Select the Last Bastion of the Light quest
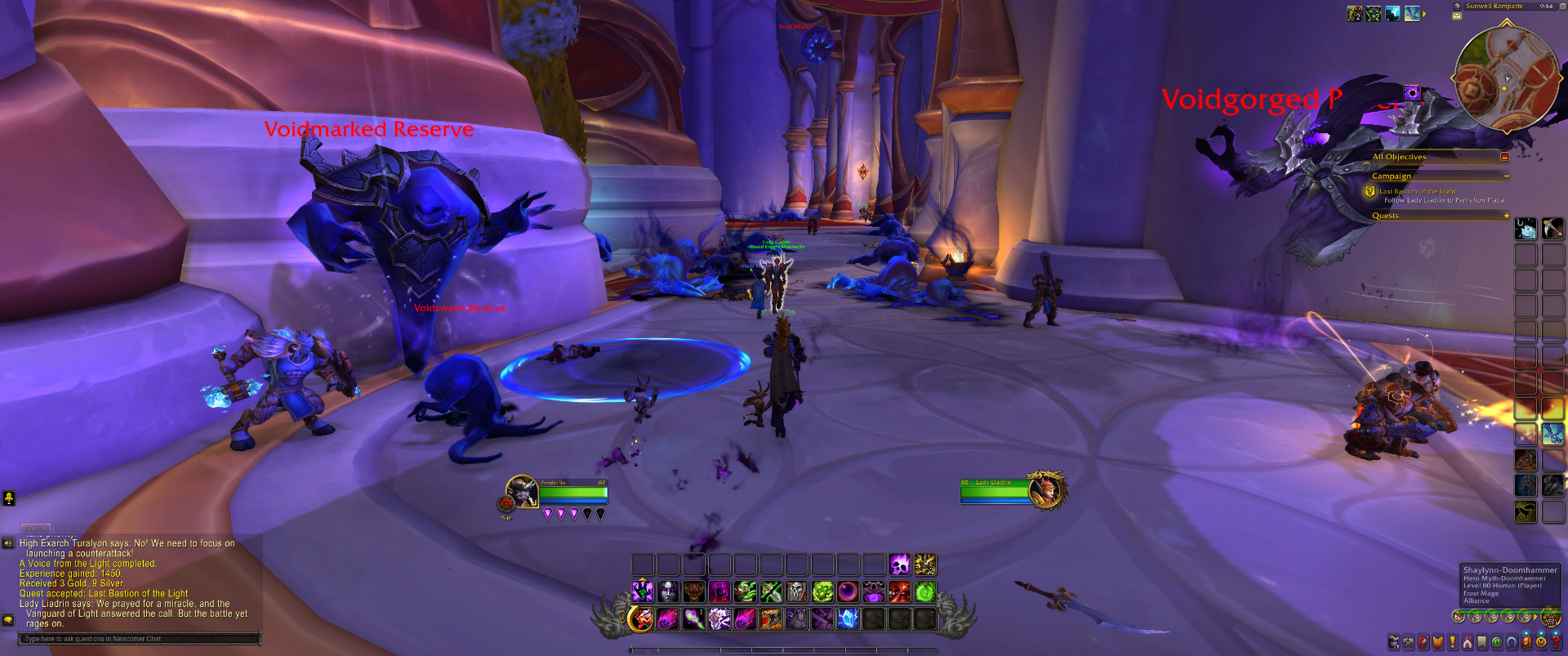 [1417, 191]
